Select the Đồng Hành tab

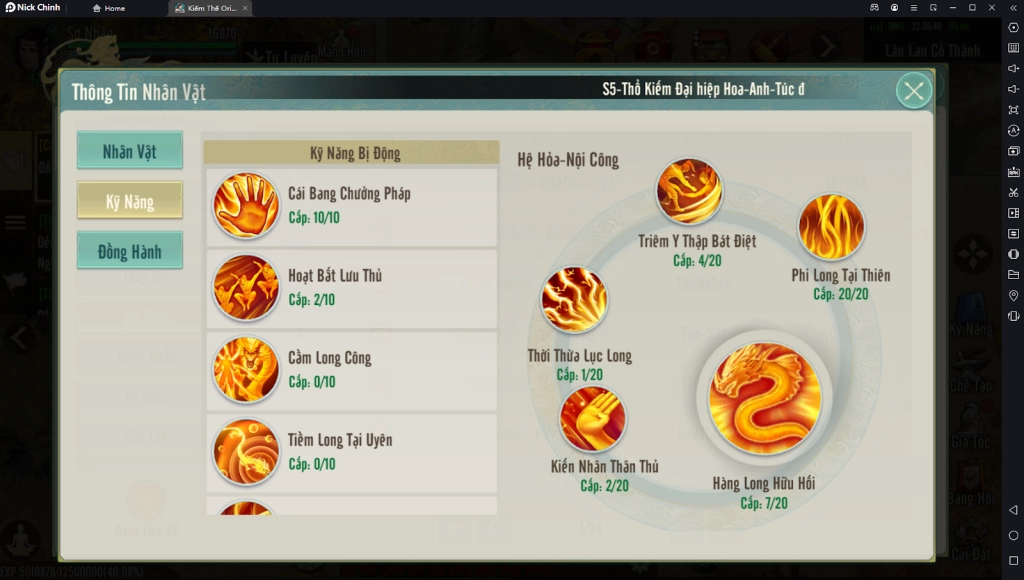coord(130,251)
